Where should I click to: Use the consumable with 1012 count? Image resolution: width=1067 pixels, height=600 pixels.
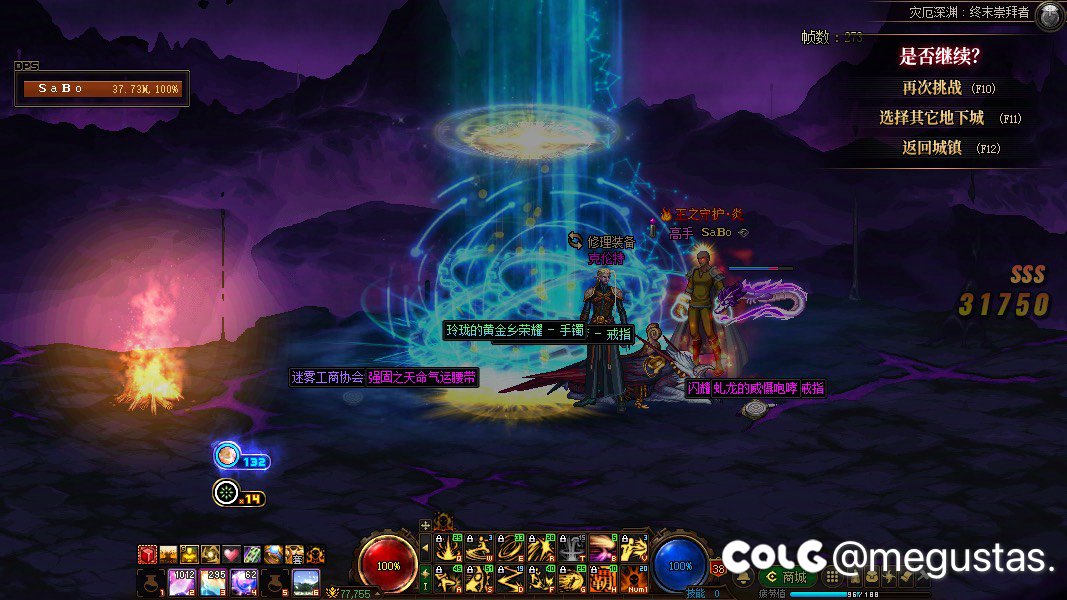click(183, 582)
